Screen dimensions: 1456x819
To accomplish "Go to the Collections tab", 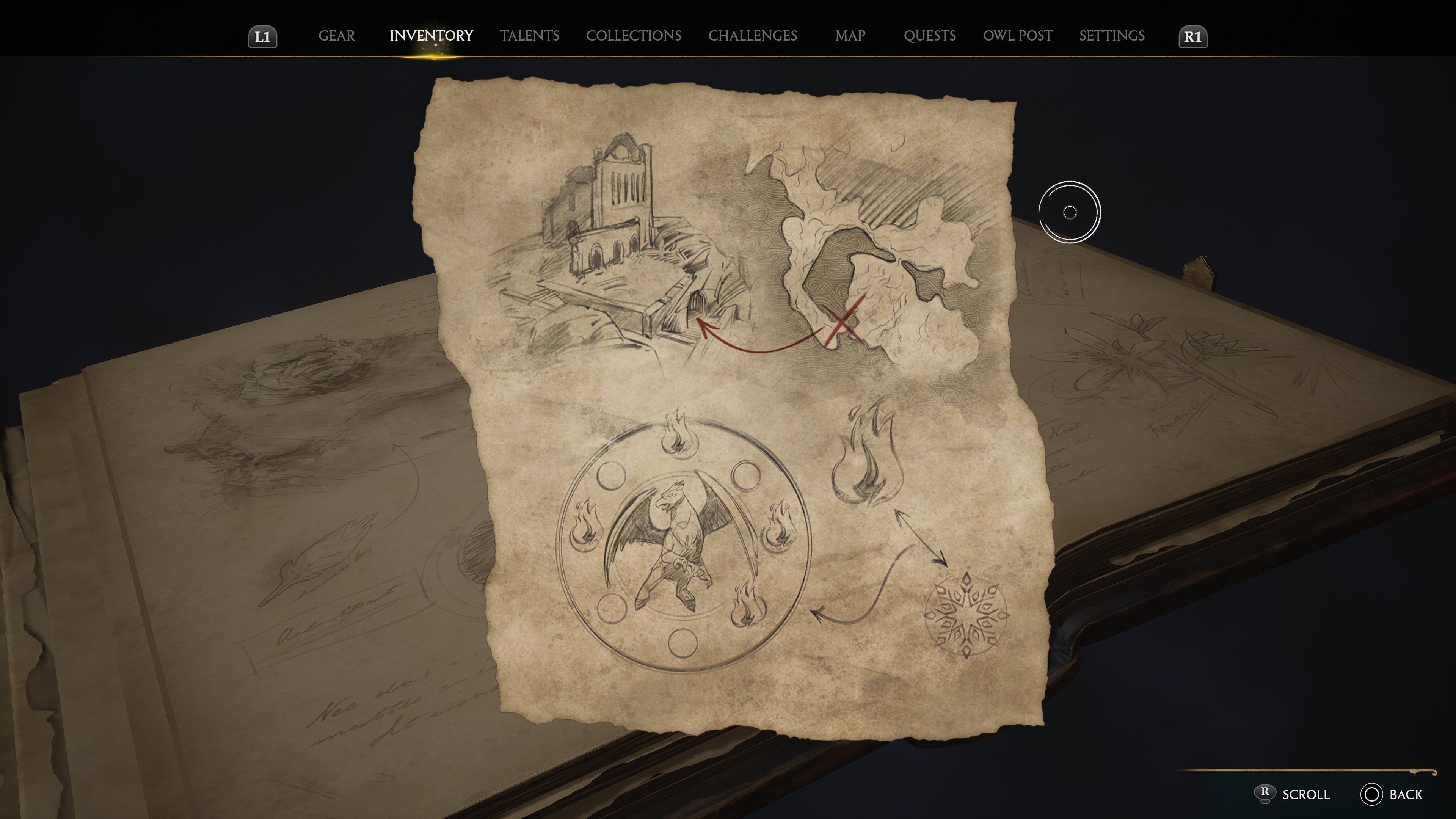I will click(x=633, y=36).
